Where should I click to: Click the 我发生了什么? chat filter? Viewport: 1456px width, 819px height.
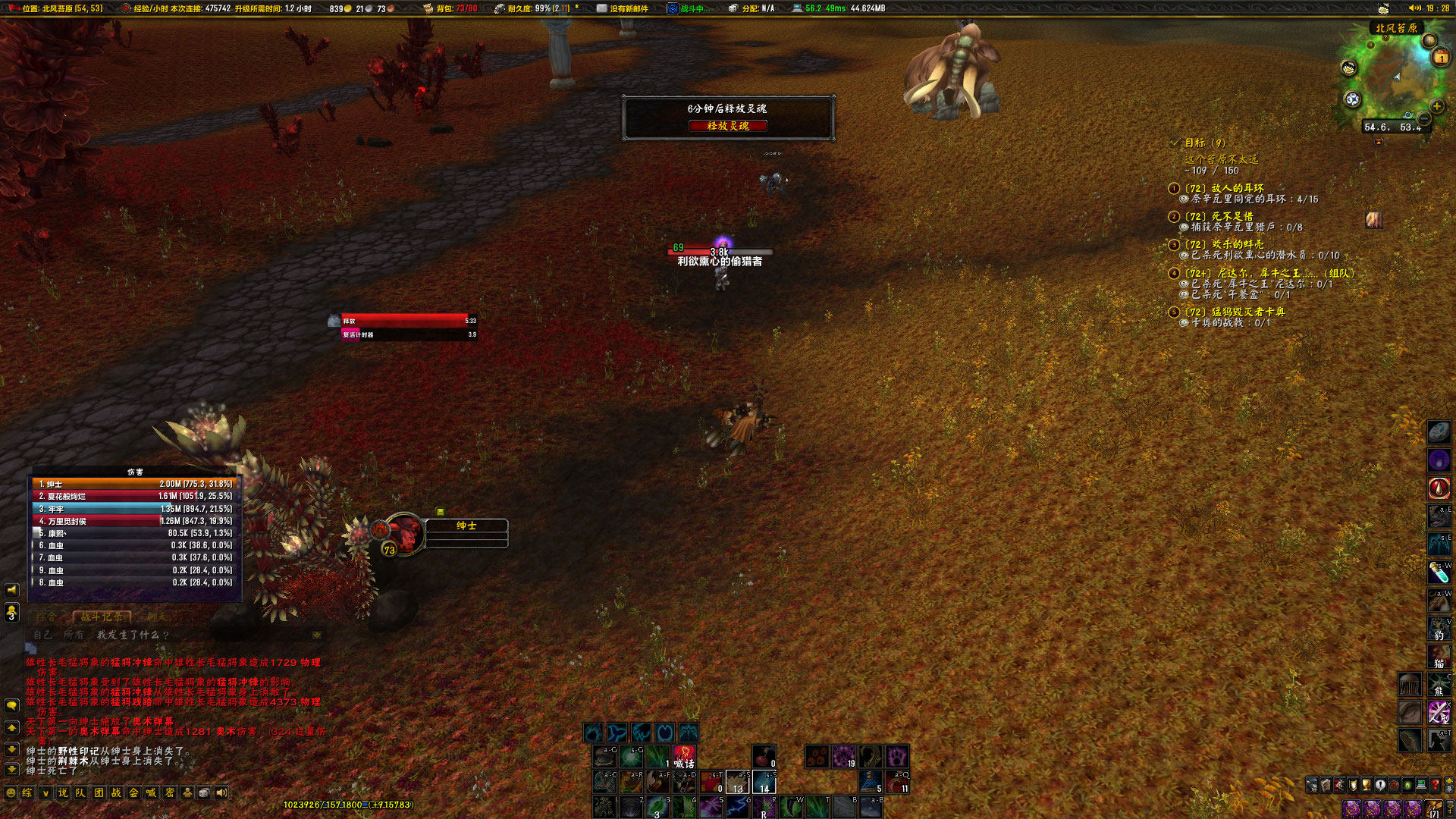point(131,635)
